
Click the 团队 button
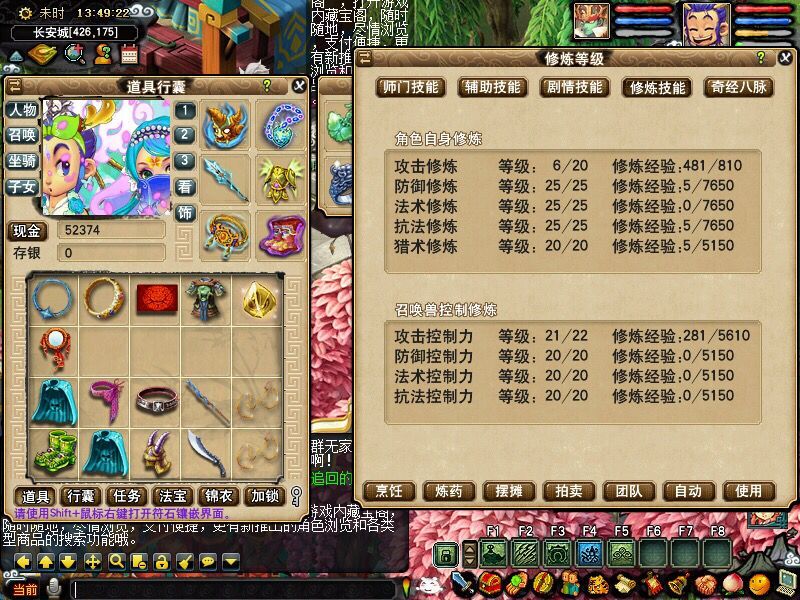tap(628, 491)
